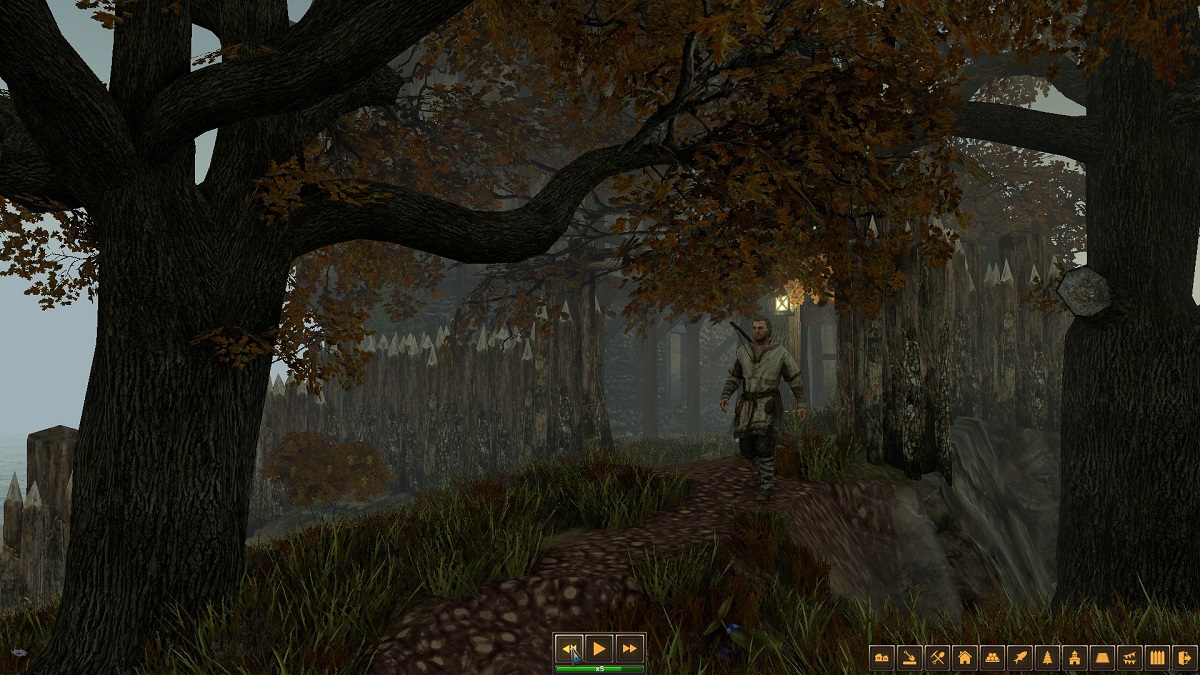Open the two-houses village icon

tap(882, 657)
